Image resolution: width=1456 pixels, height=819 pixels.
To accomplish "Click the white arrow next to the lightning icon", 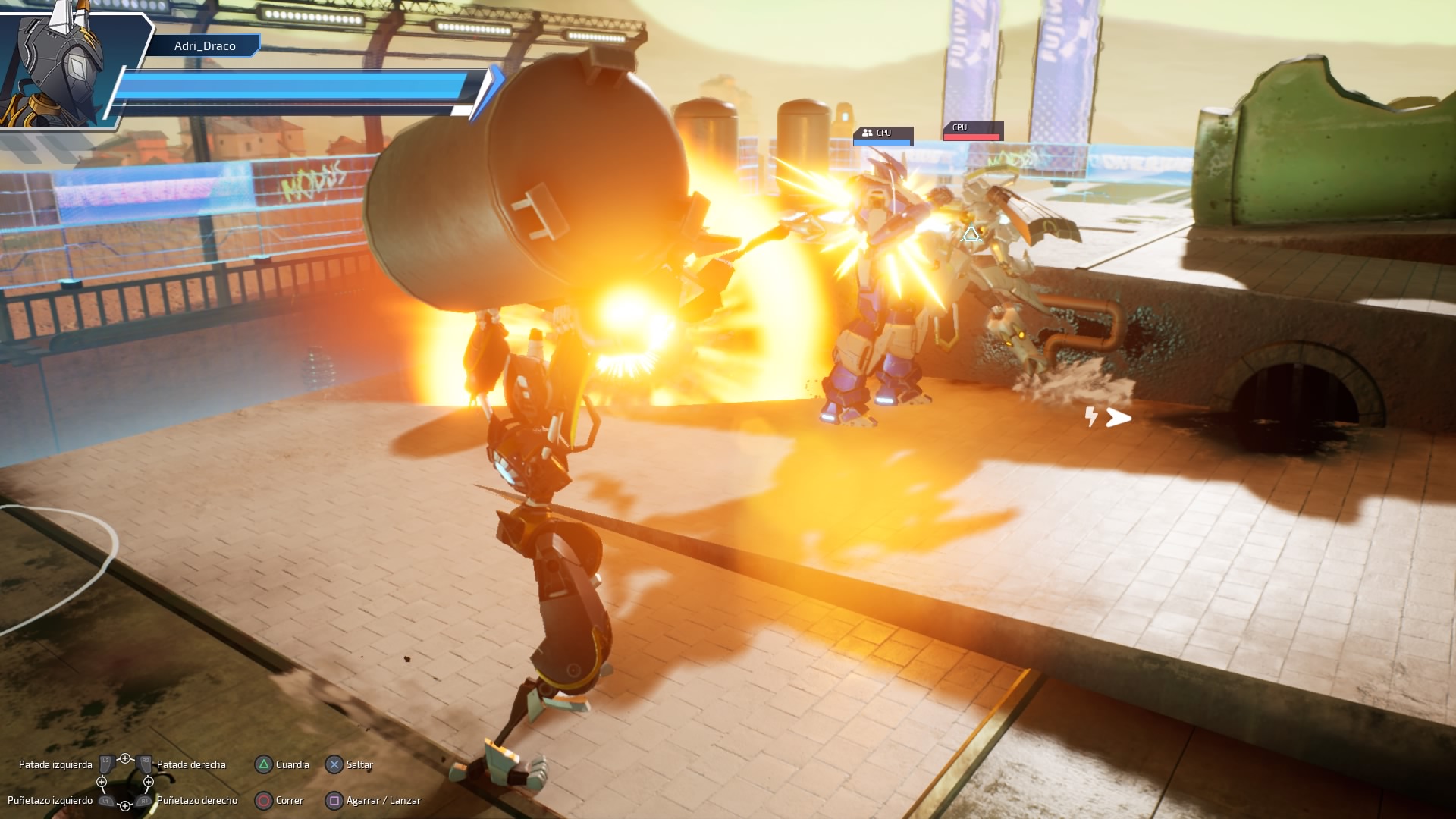I will [1117, 416].
